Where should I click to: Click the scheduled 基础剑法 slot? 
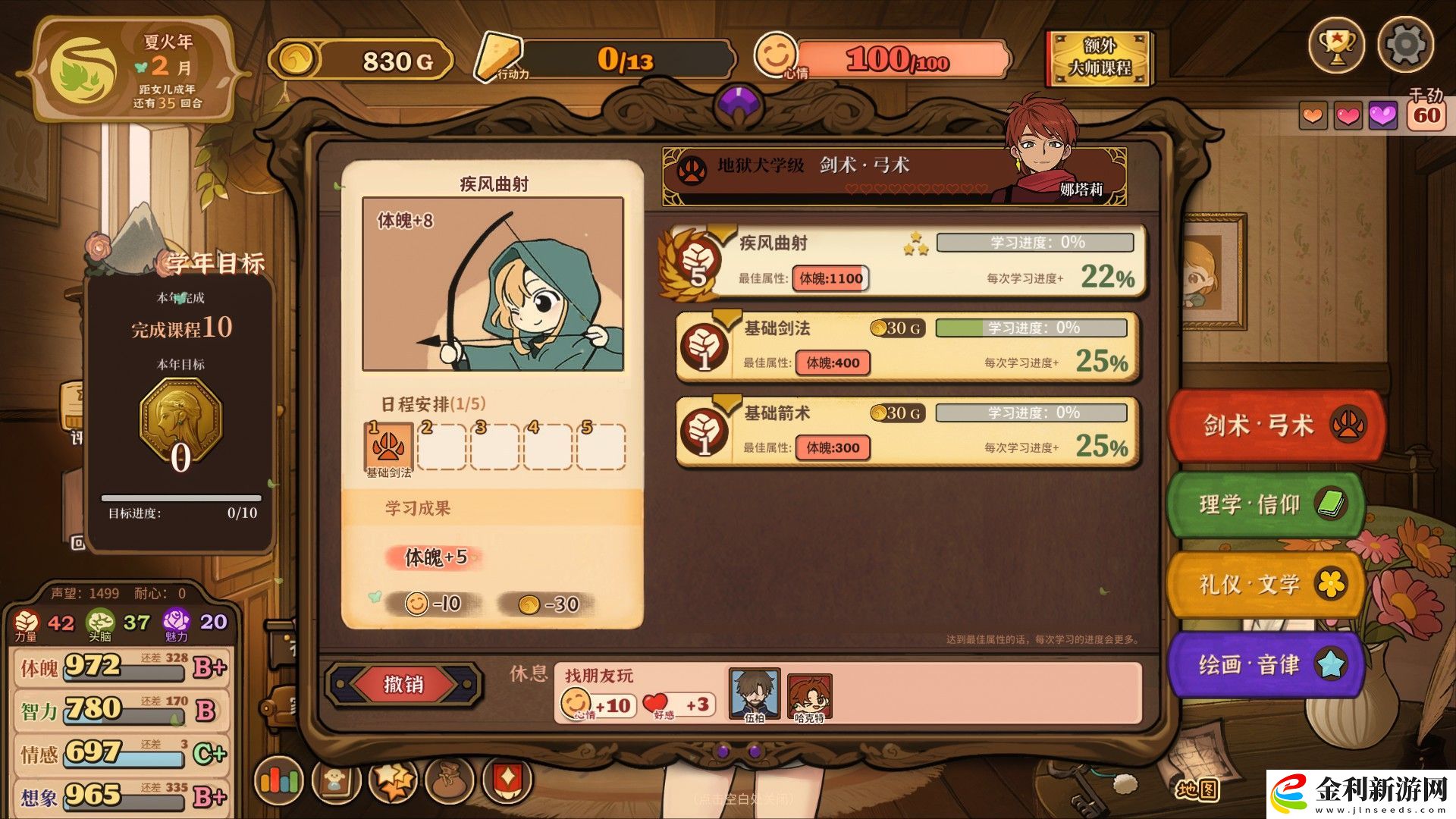388,447
